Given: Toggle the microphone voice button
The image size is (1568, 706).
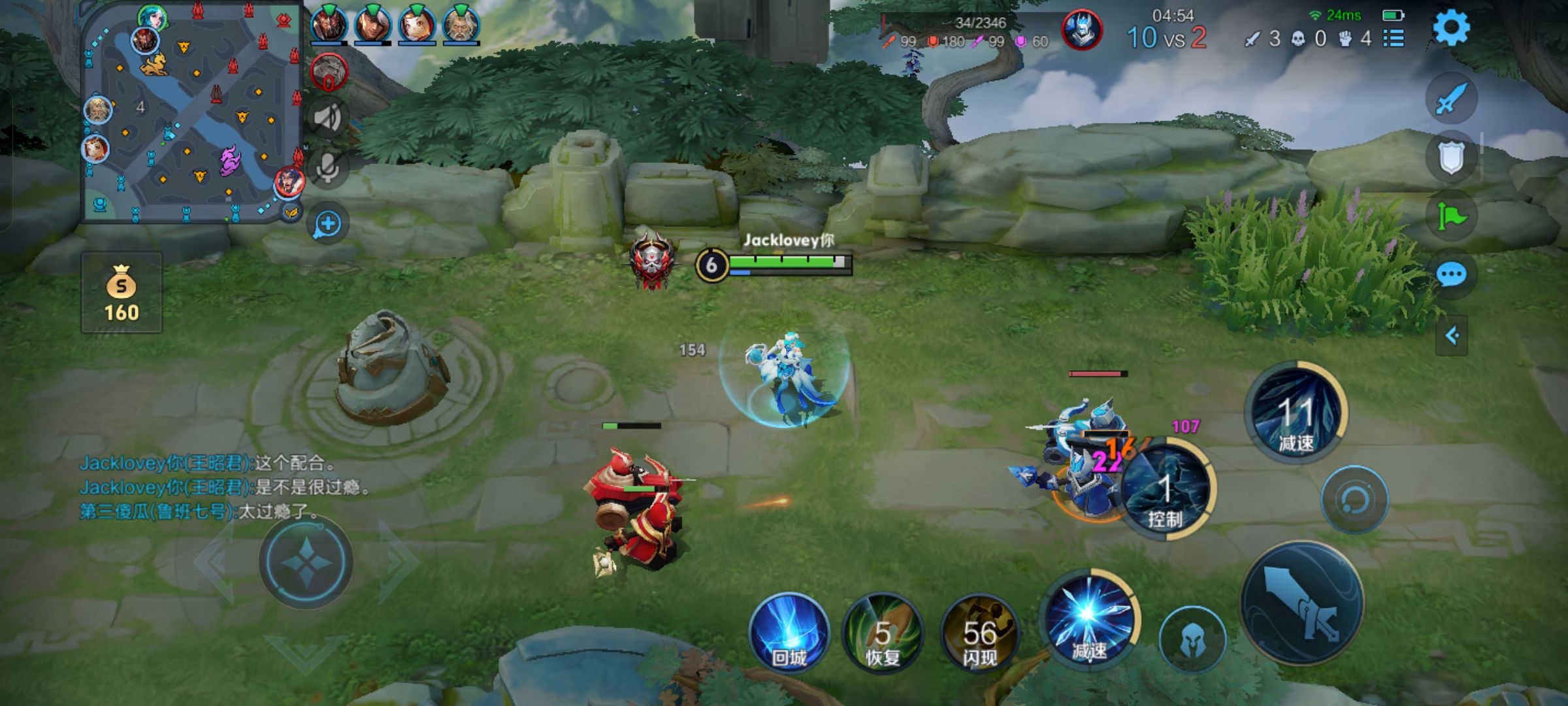Looking at the screenshot, I should [327, 168].
